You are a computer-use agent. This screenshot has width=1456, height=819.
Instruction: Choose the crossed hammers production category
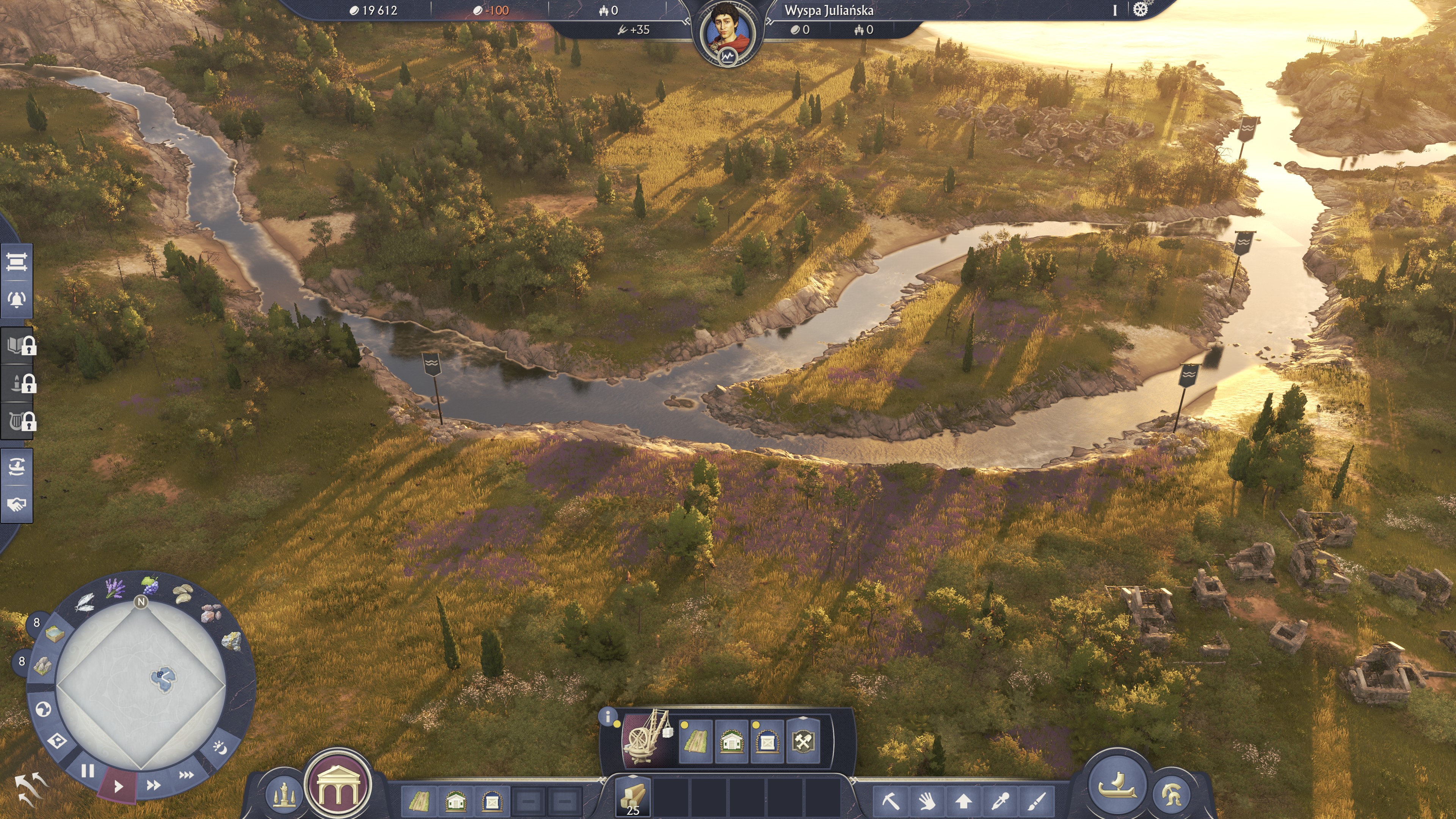[803, 741]
